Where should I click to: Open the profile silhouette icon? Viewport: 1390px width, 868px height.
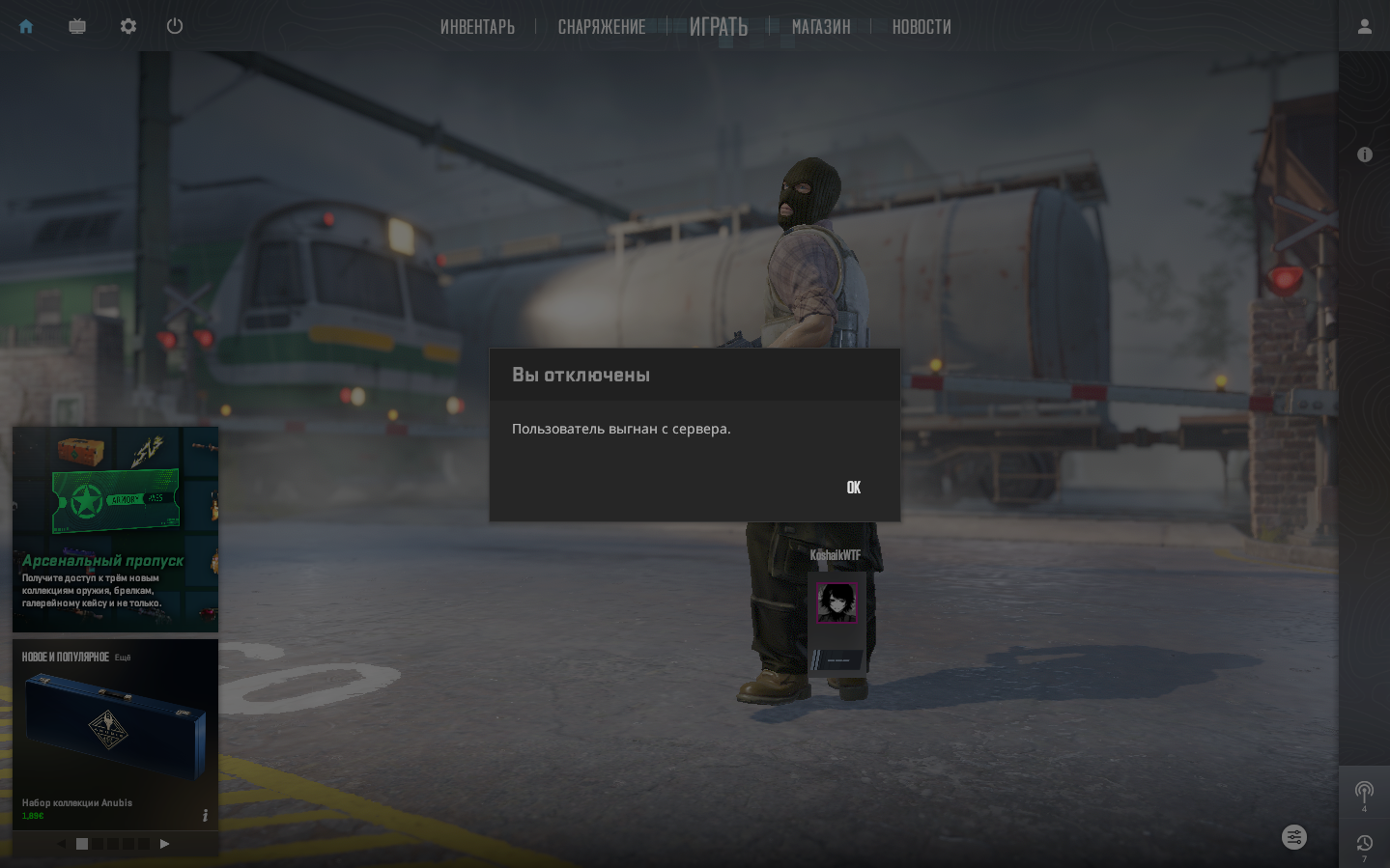(x=1364, y=26)
